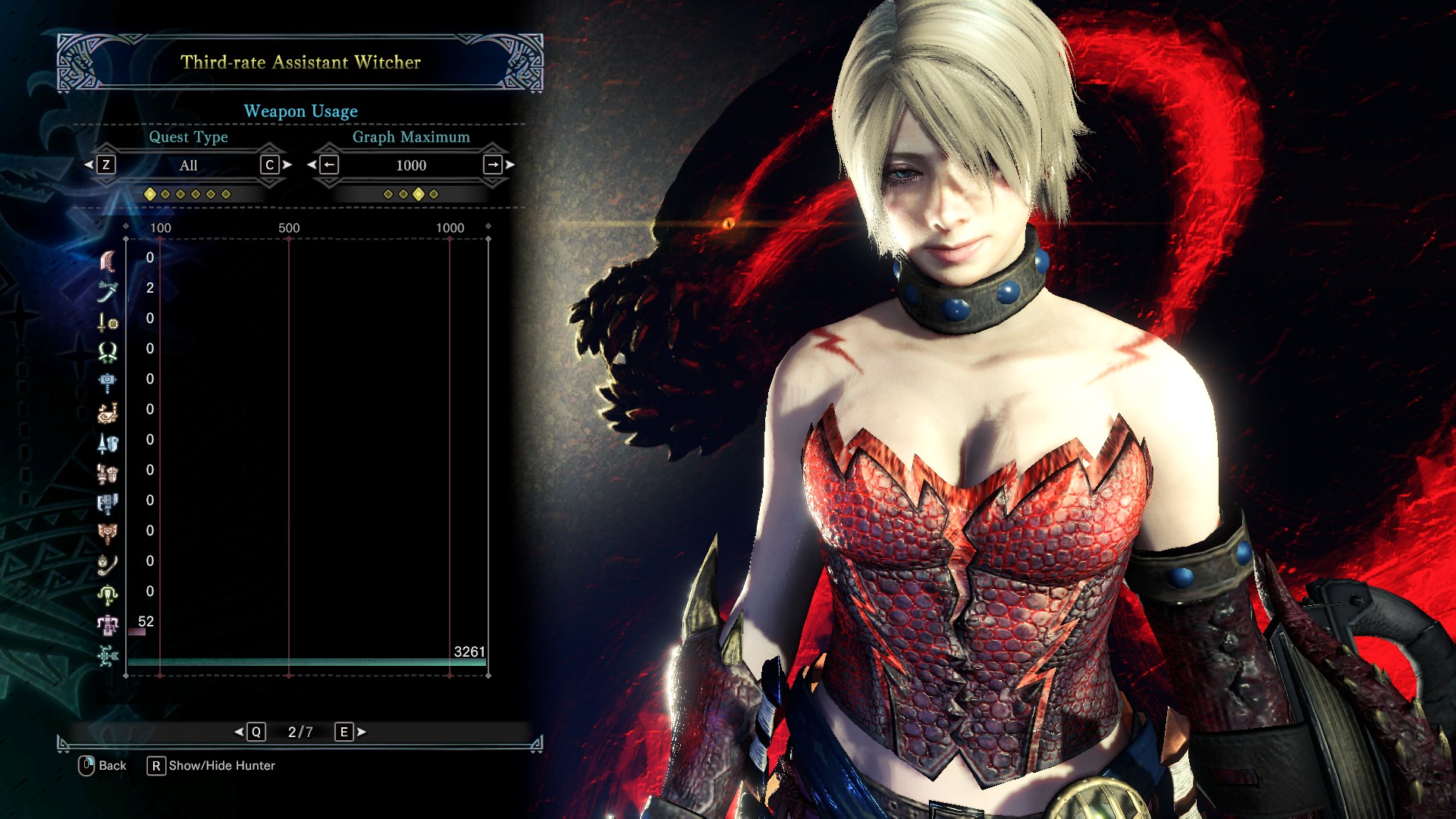Click the Back button
This screenshot has width=1456, height=819.
[103, 766]
